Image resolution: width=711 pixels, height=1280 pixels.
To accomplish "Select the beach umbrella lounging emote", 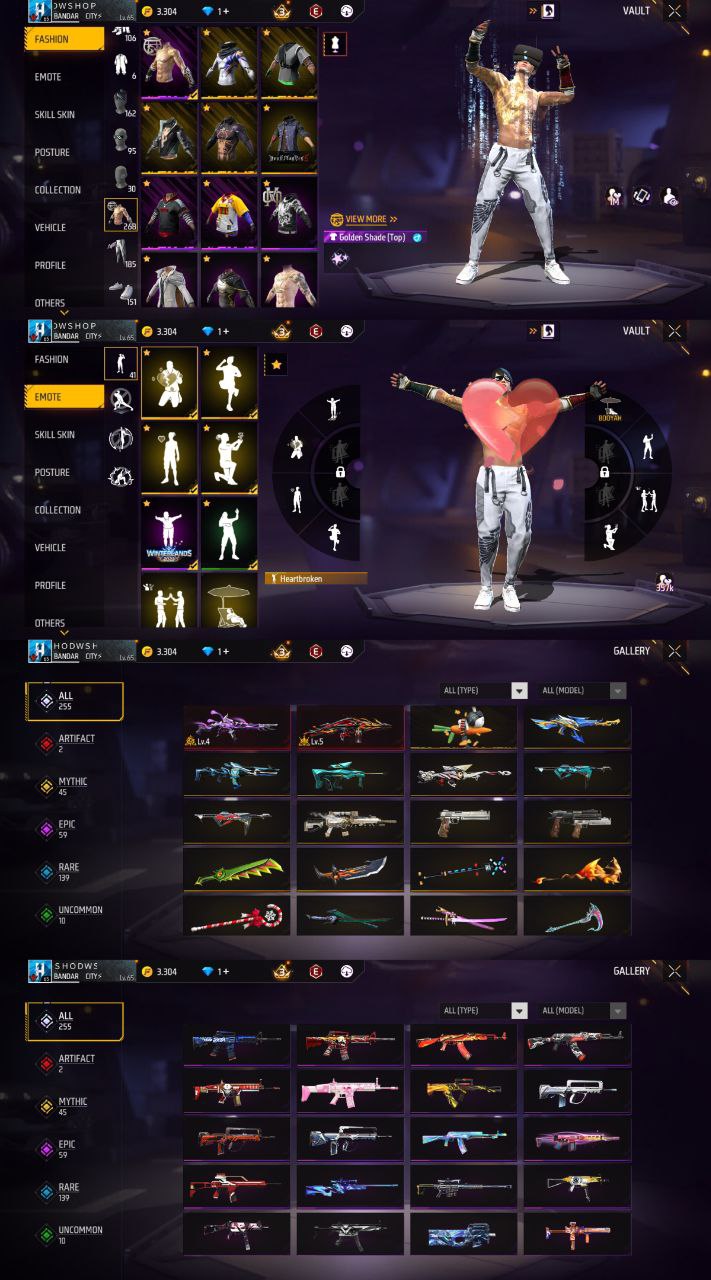I will [x=229, y=602].
